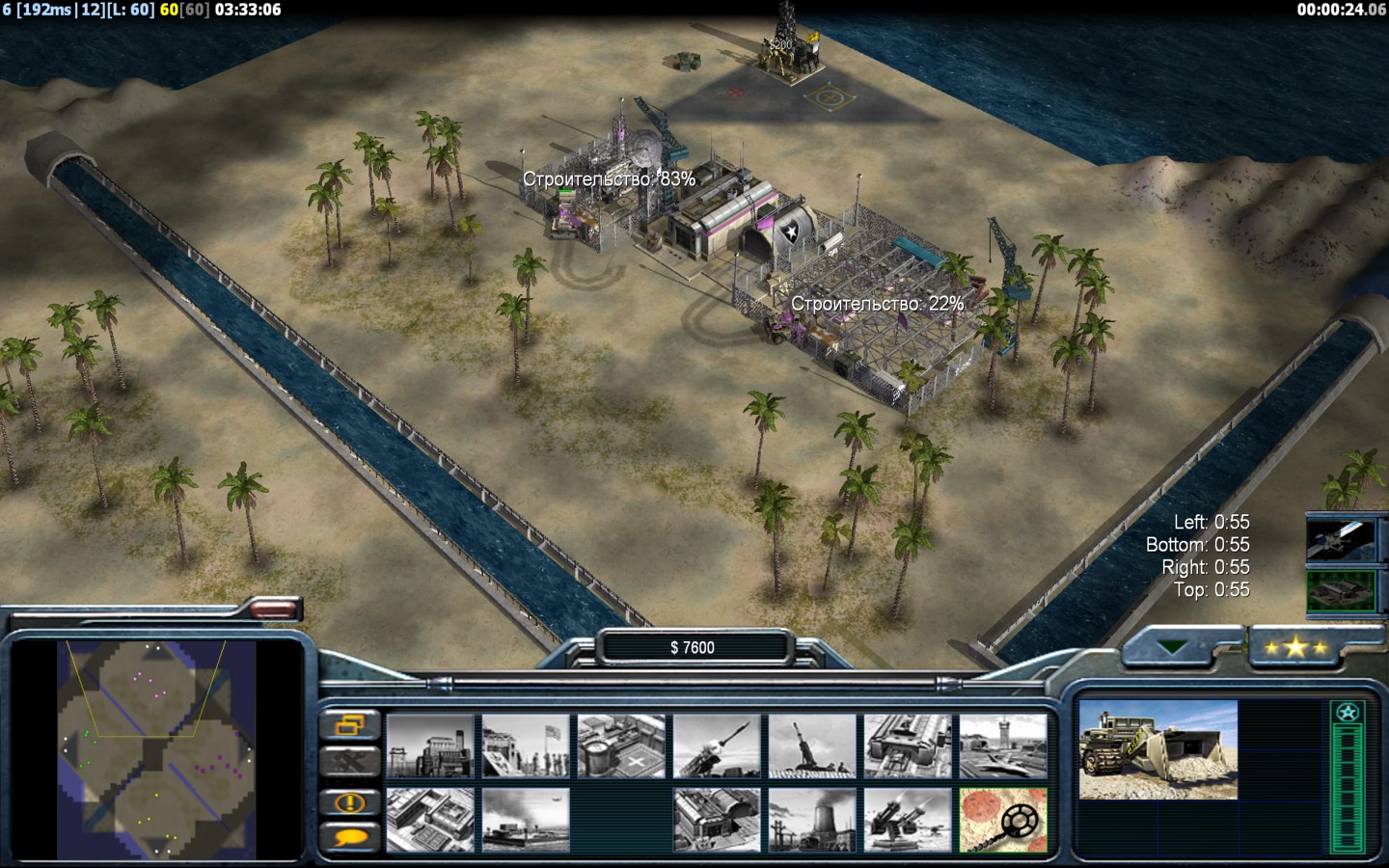Build the Airfield with the jet icon
Screen dimensions: 1389x868
click(x=1003, y=746)
